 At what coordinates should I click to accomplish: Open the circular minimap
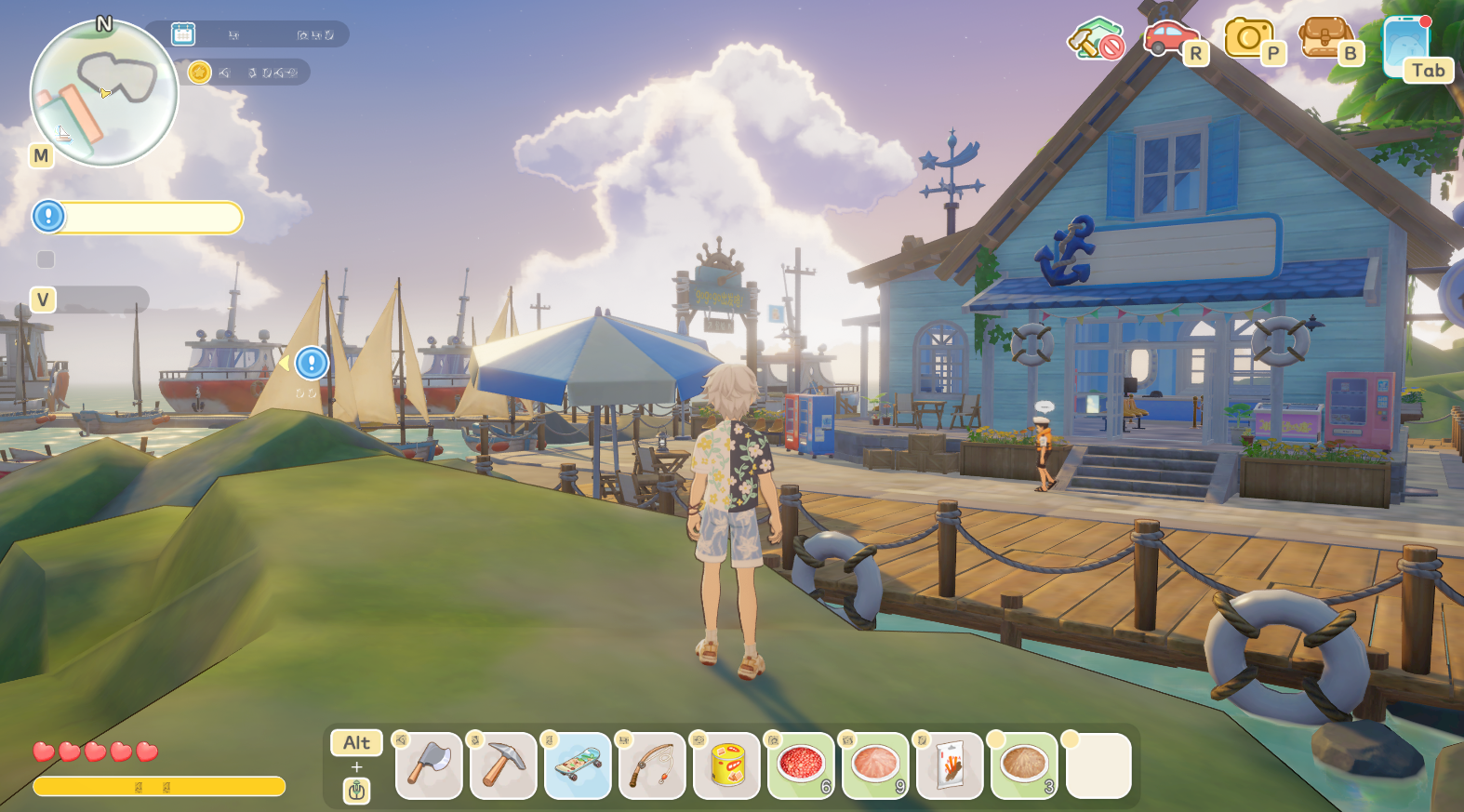tap(103, 93)
